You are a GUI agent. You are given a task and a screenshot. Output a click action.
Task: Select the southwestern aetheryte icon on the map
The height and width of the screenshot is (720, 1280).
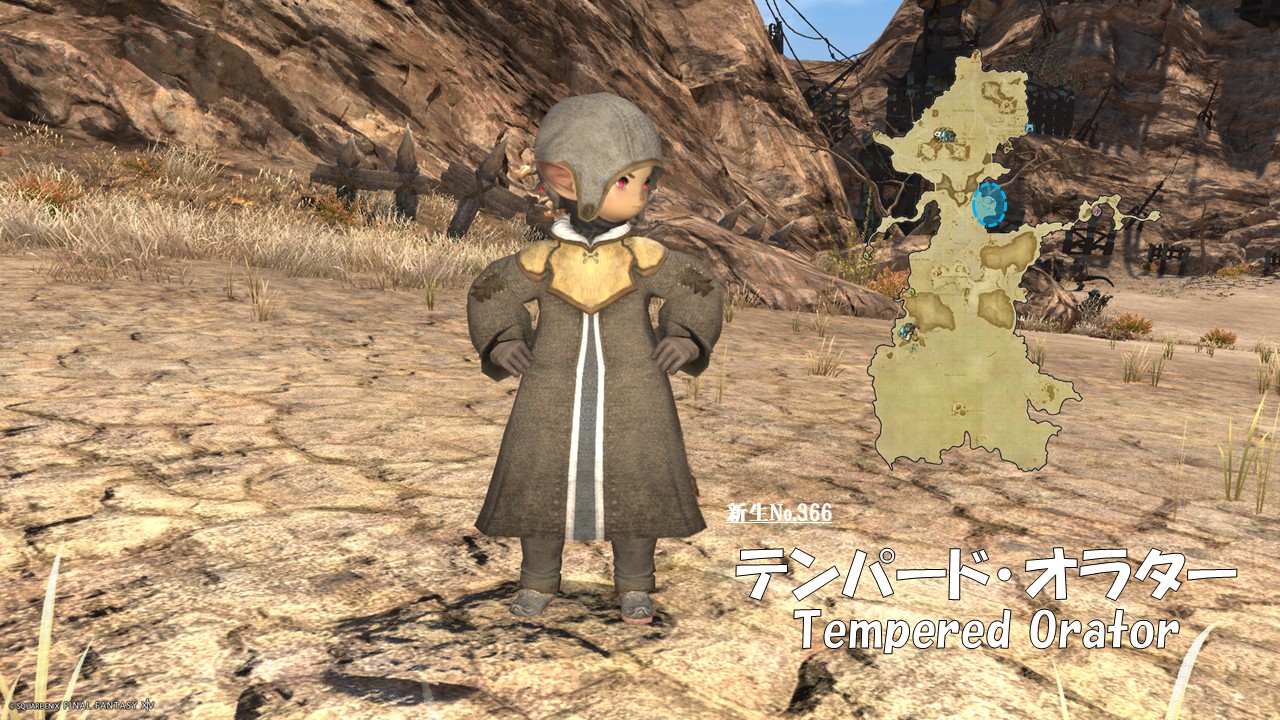907,330
